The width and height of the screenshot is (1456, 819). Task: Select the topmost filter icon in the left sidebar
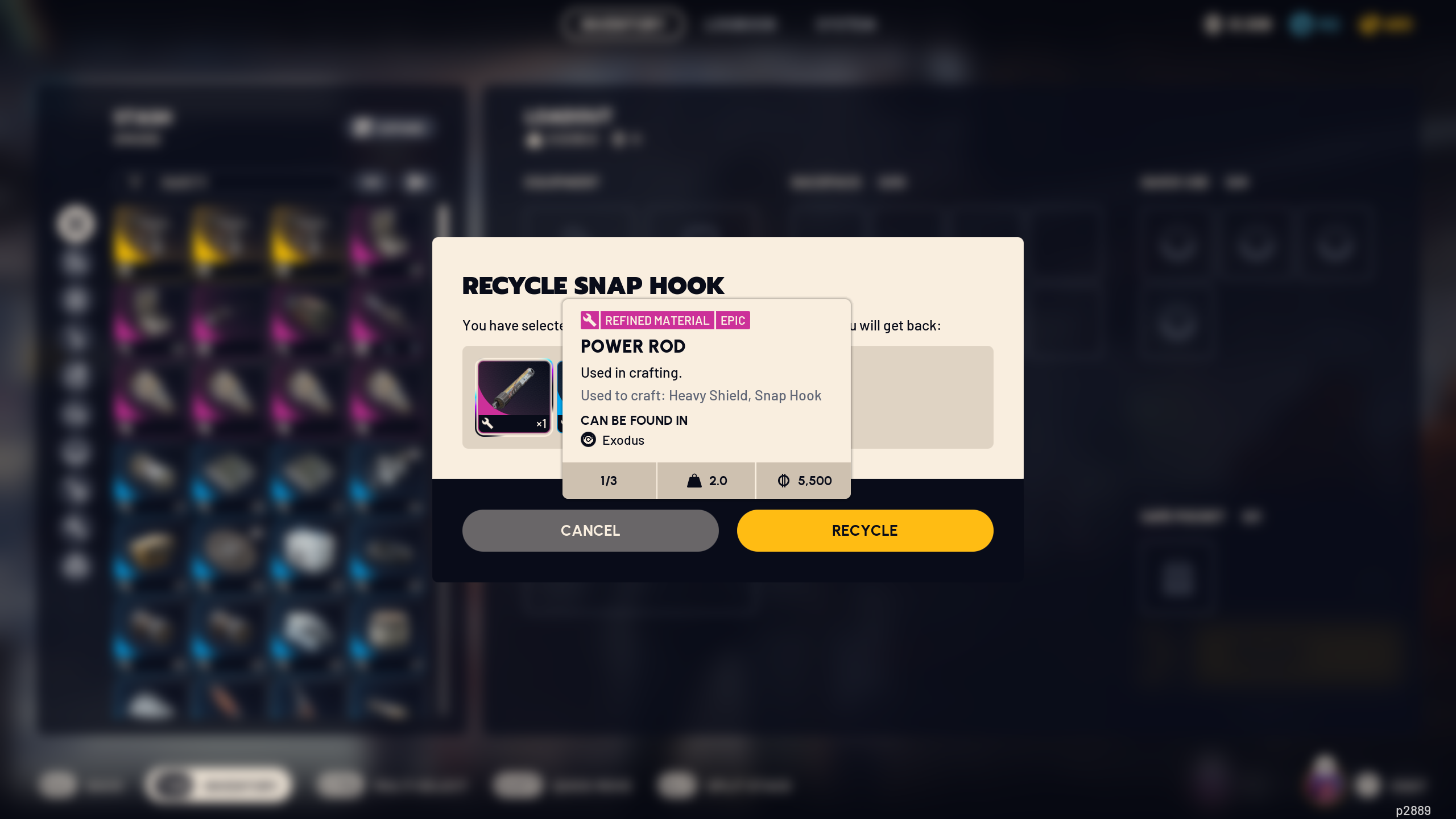point(76,224)
